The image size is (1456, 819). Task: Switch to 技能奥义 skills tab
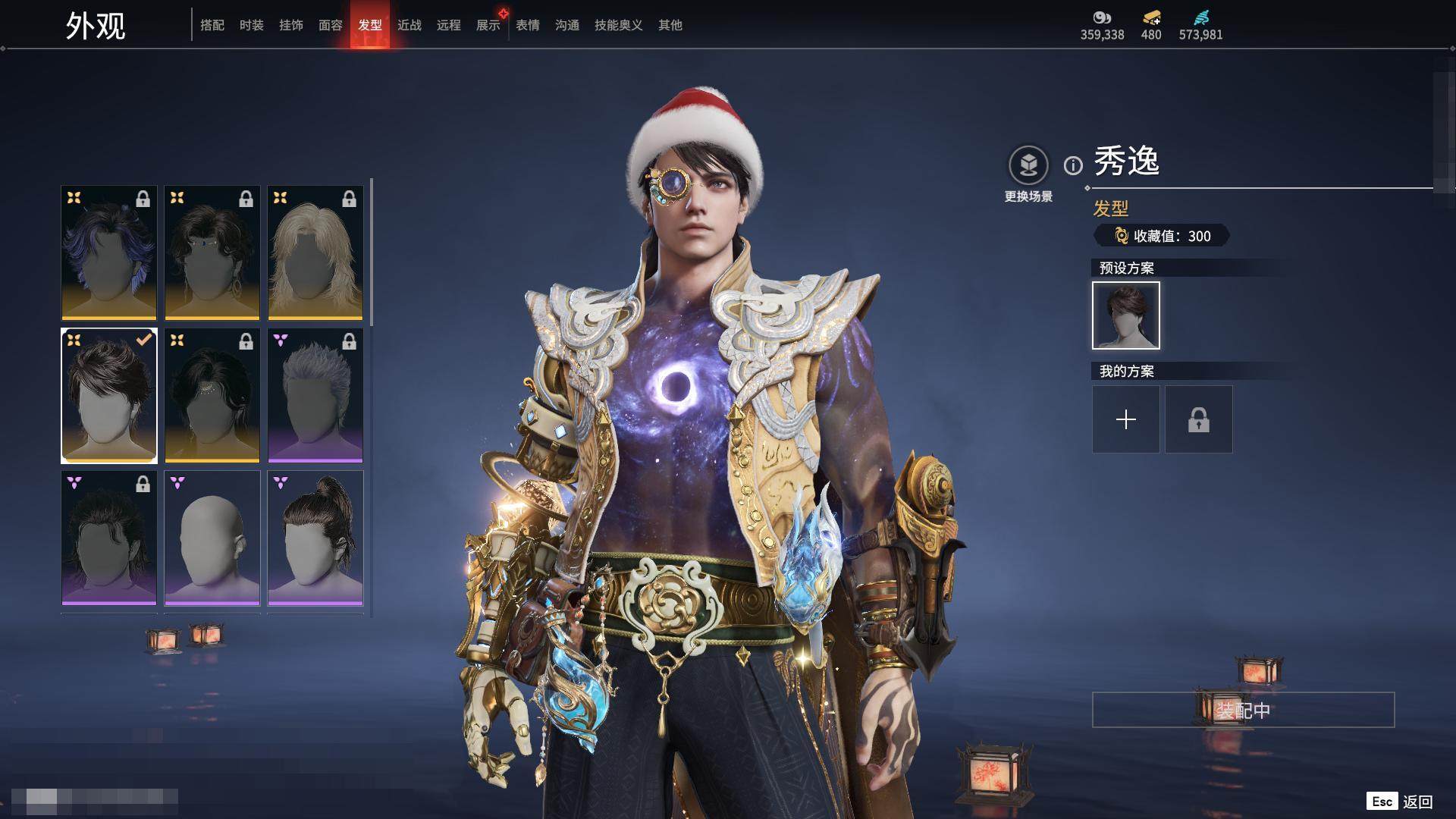(x=619, y=25)
